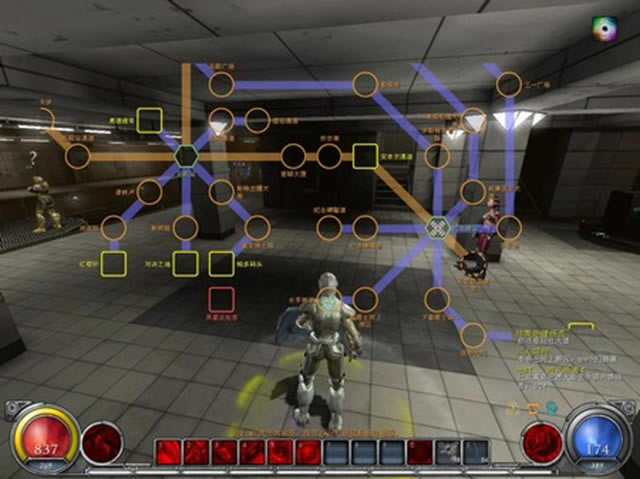Use the first red skill in the hotbar
Image resolution: width=640 pixels, height=479 pixels.
tap(167, 453)
